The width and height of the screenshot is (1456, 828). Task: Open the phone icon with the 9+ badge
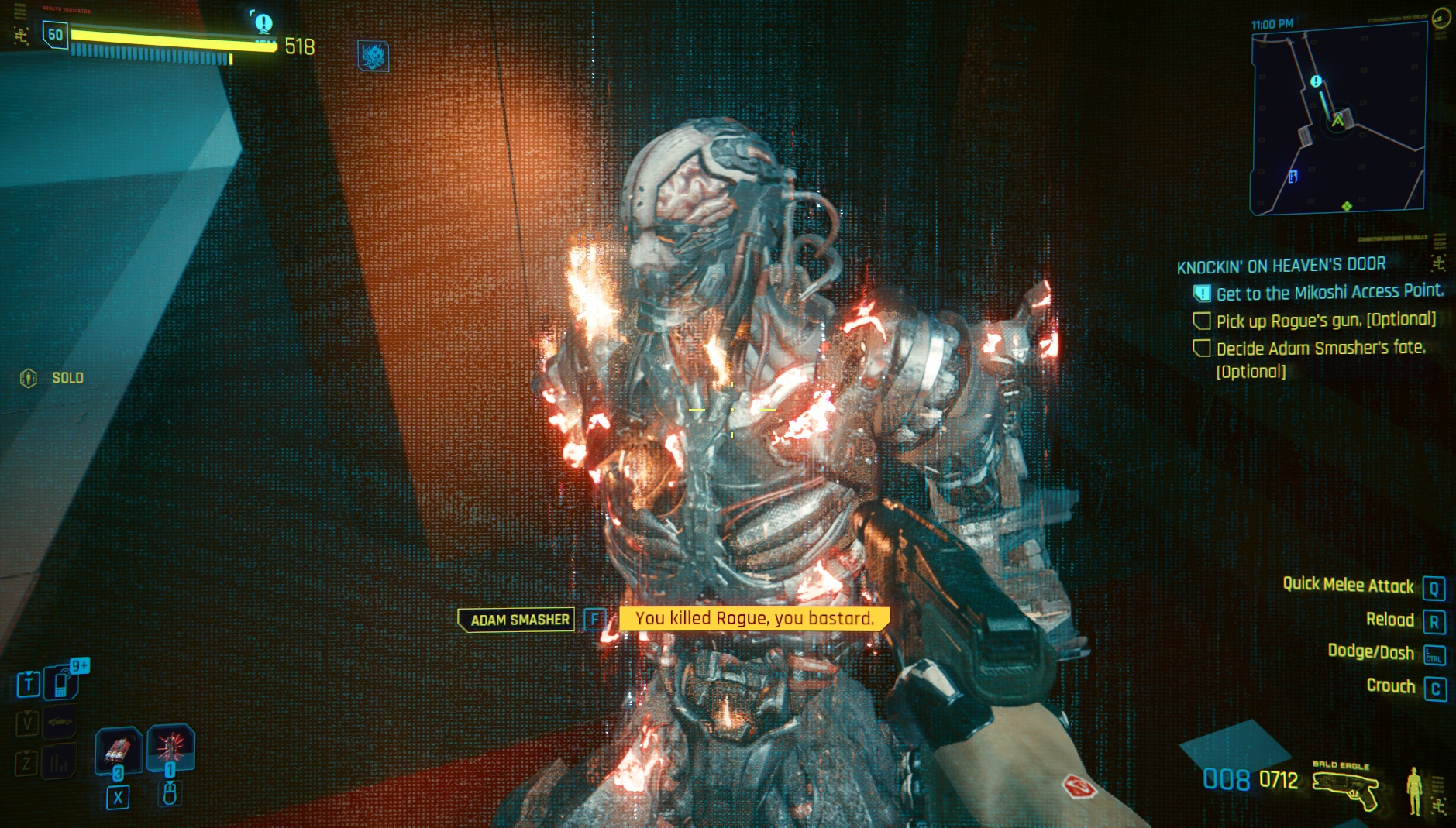coord(61,683)
